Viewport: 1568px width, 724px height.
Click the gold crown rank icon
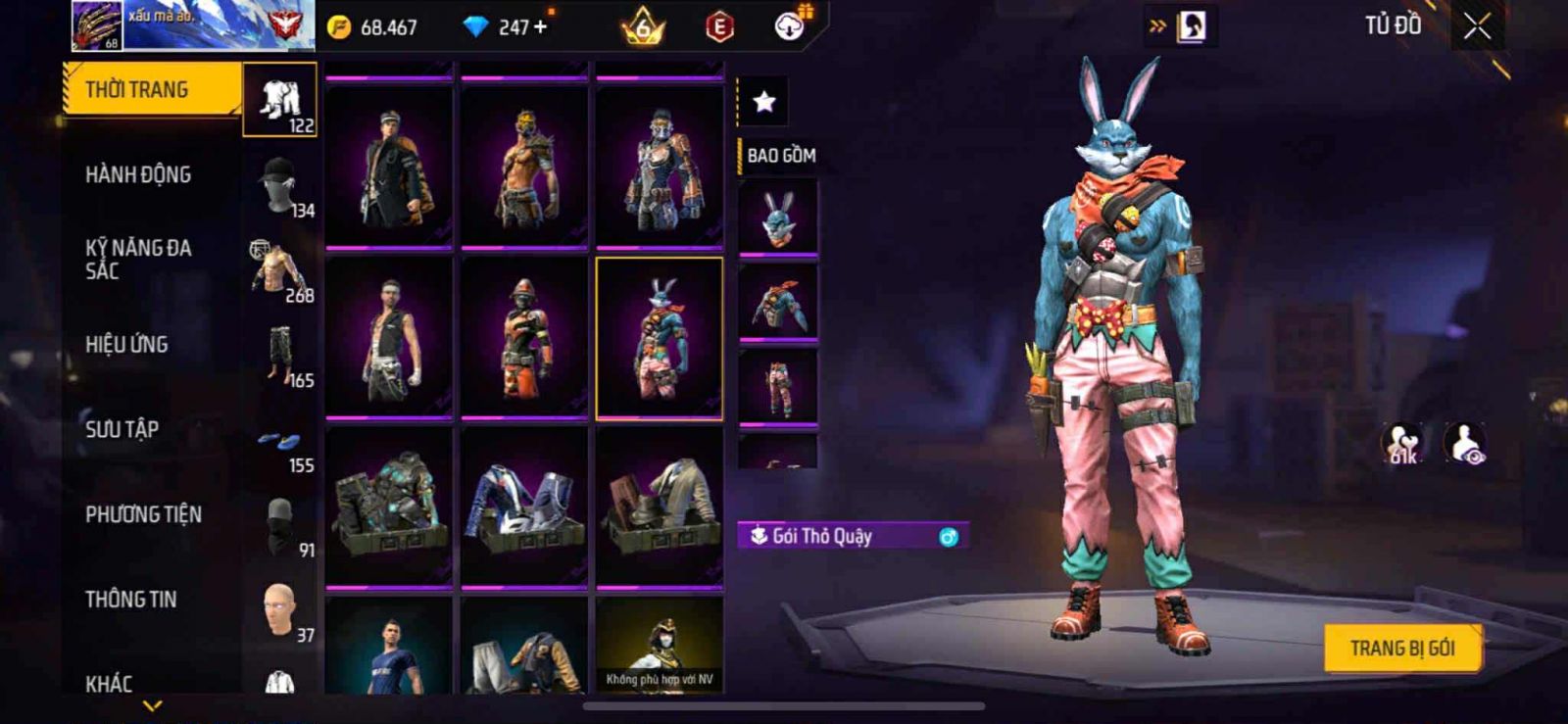click(643, 27)
